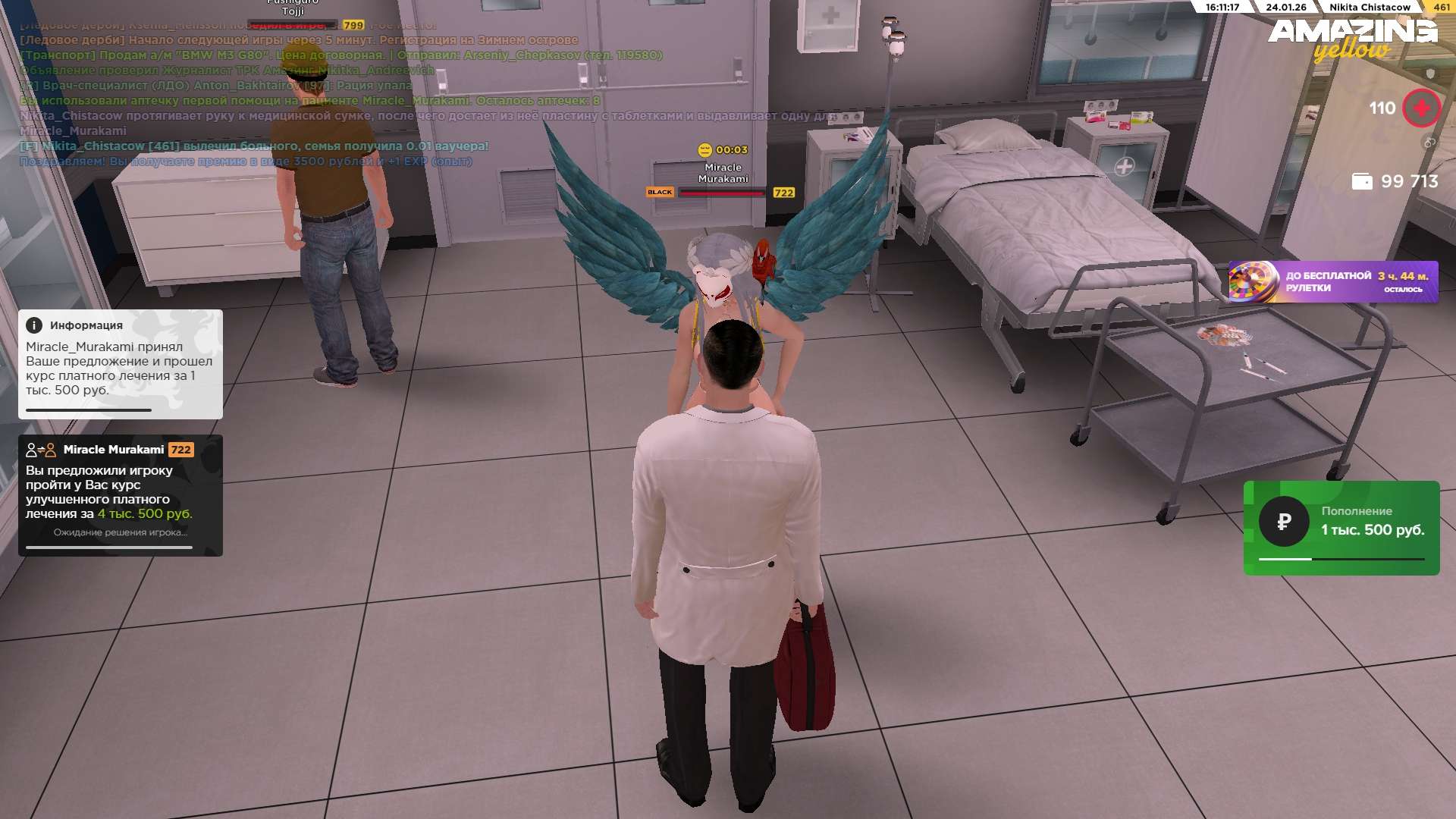Click the red medical cross health icon

pos(1421,108)
